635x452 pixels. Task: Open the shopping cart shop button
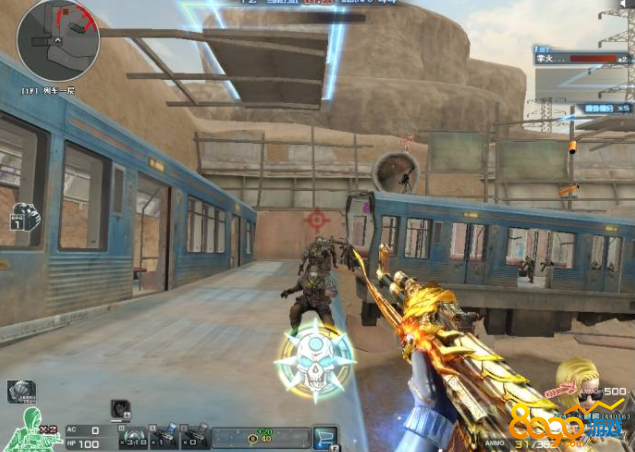pos(325,436)
